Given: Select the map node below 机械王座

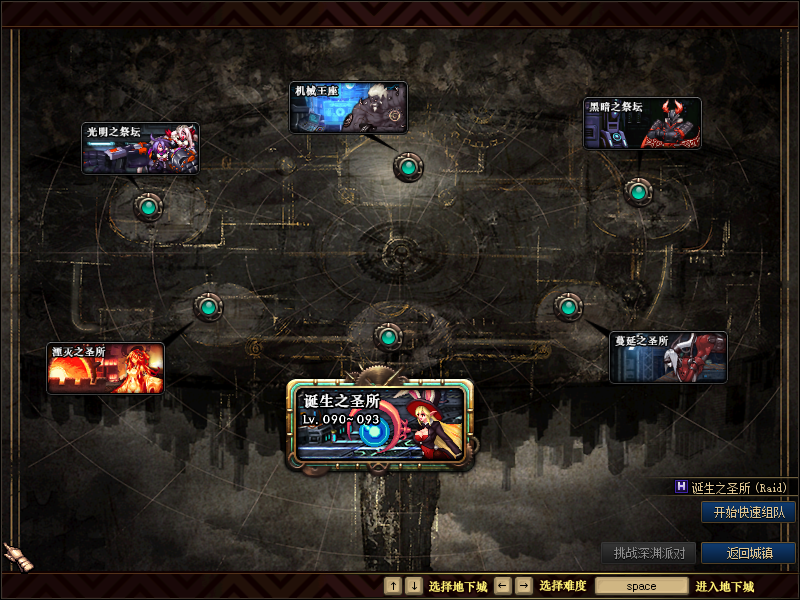Looking at the screenshot, I should (407, 166).
